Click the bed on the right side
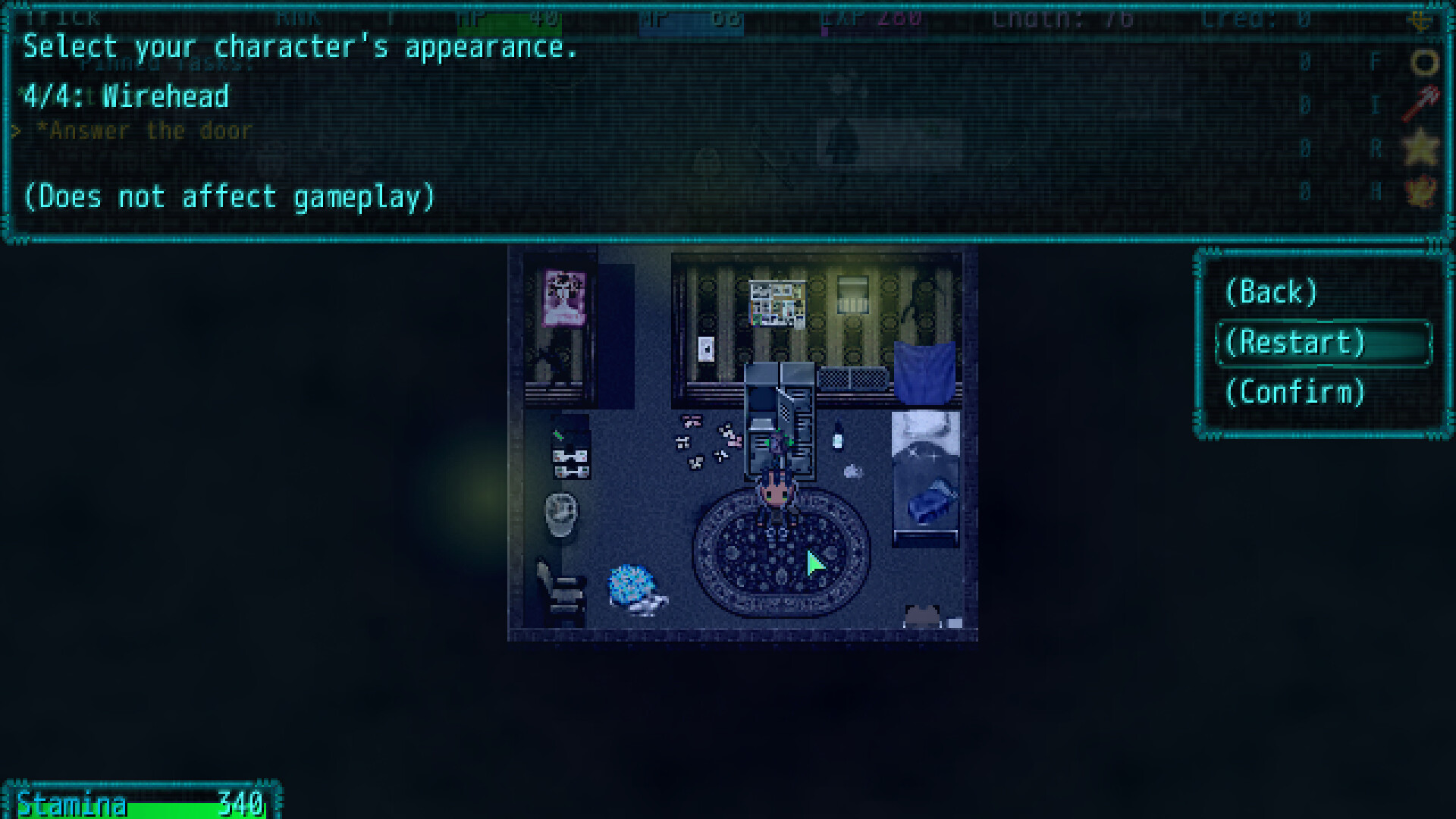Viewport: 1456px width, 819px height. pos(924,478)
